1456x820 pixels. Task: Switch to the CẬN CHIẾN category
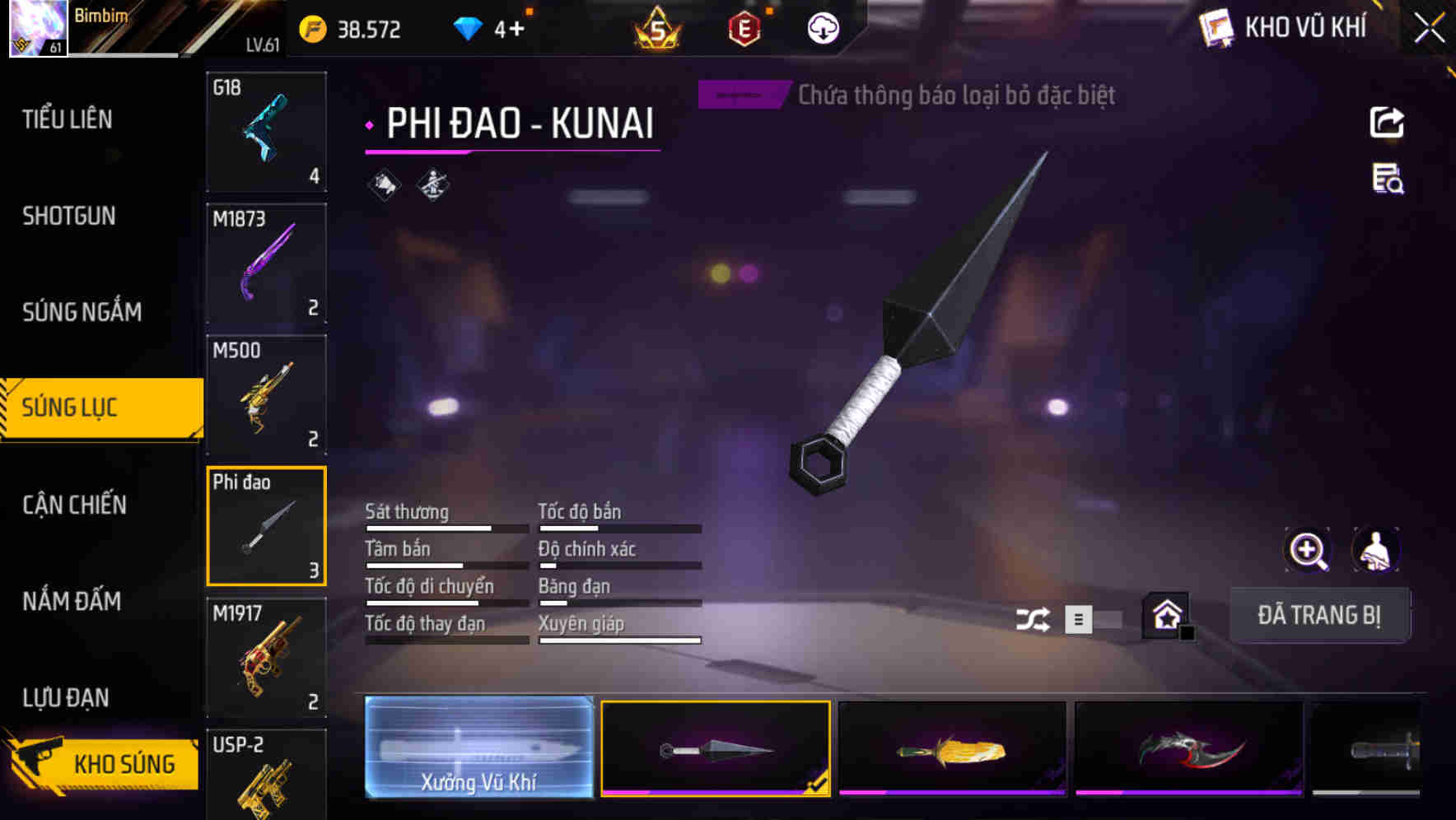click(74, 505)
